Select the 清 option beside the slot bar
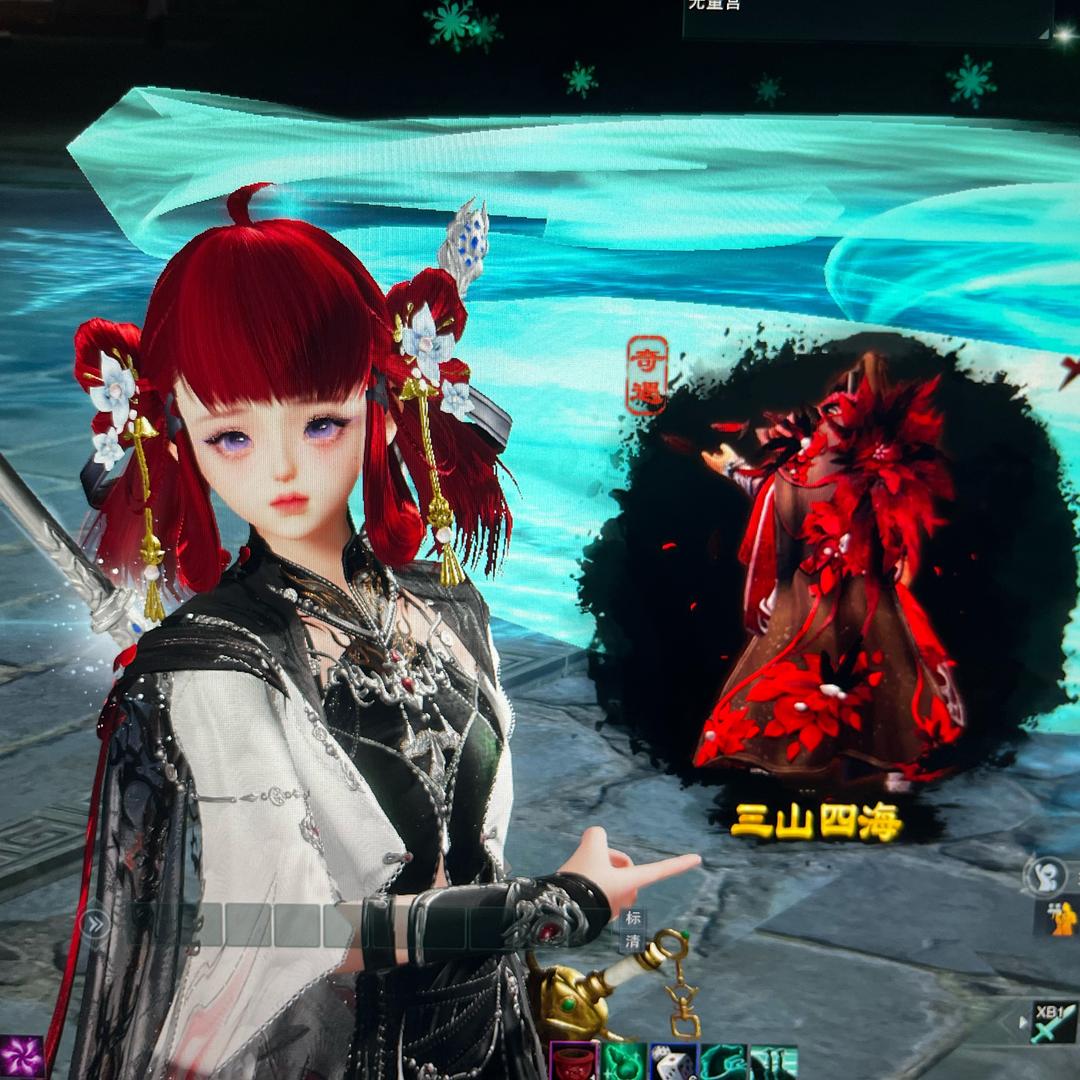1080x1080 pixels. 632,942
